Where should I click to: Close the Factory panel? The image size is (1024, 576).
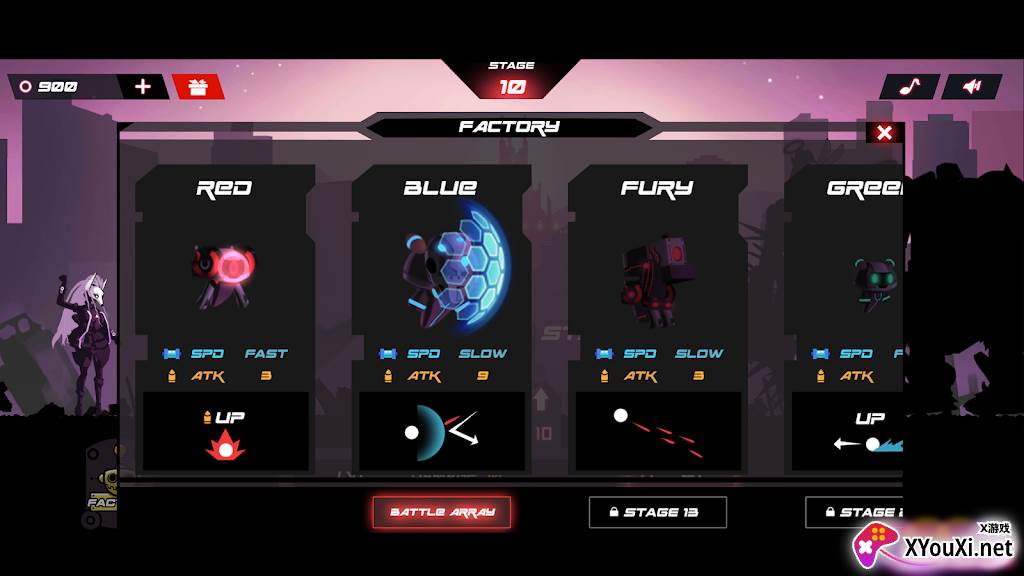click(x=884, y=133)
